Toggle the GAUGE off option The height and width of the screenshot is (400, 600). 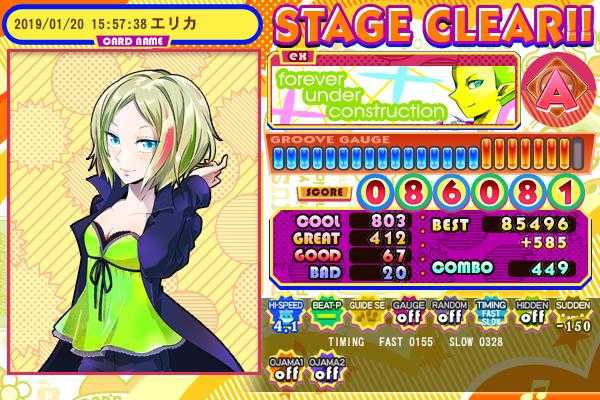(x=405, y=317)
